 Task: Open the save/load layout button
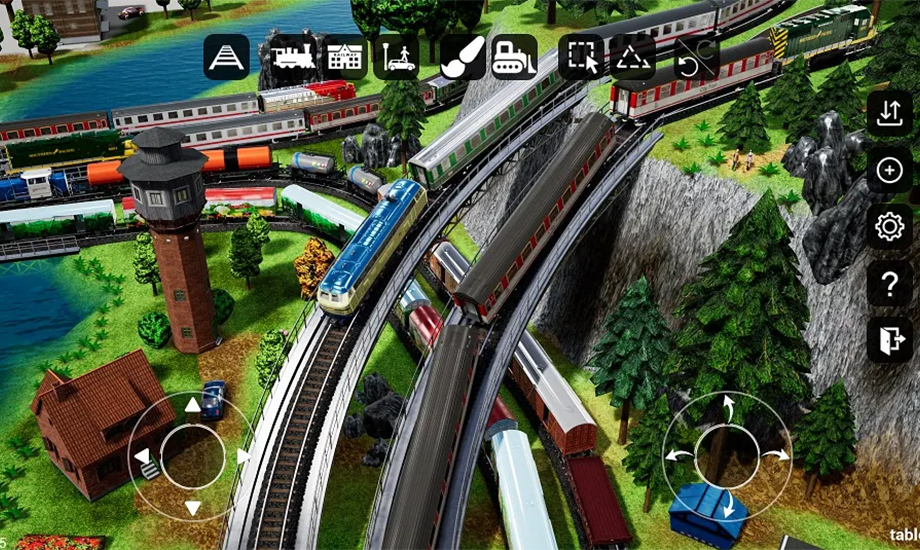pyautogui.click(x=889, y=112)
